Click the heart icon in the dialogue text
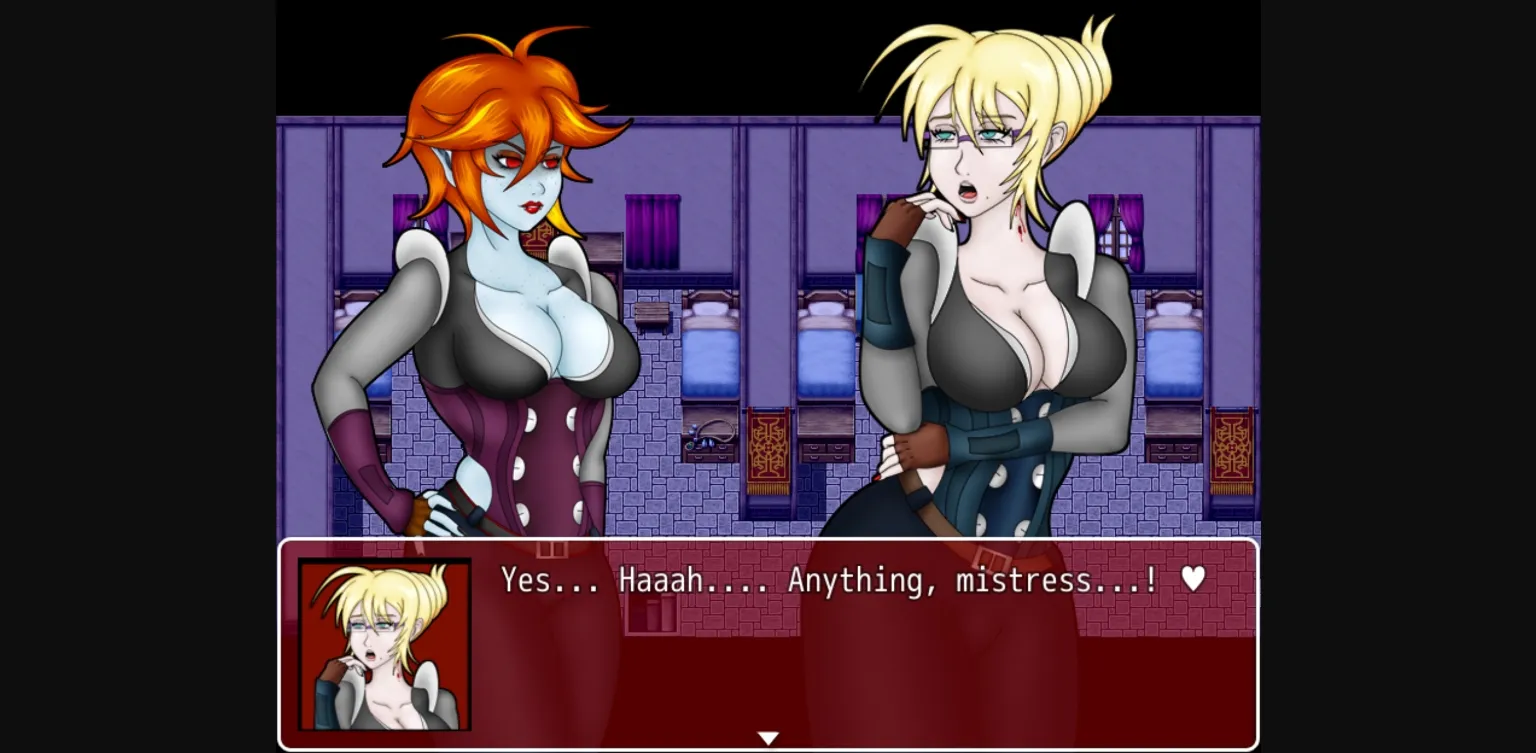Viewport: 1536px width, 753px height. [x=1194, y=580]
